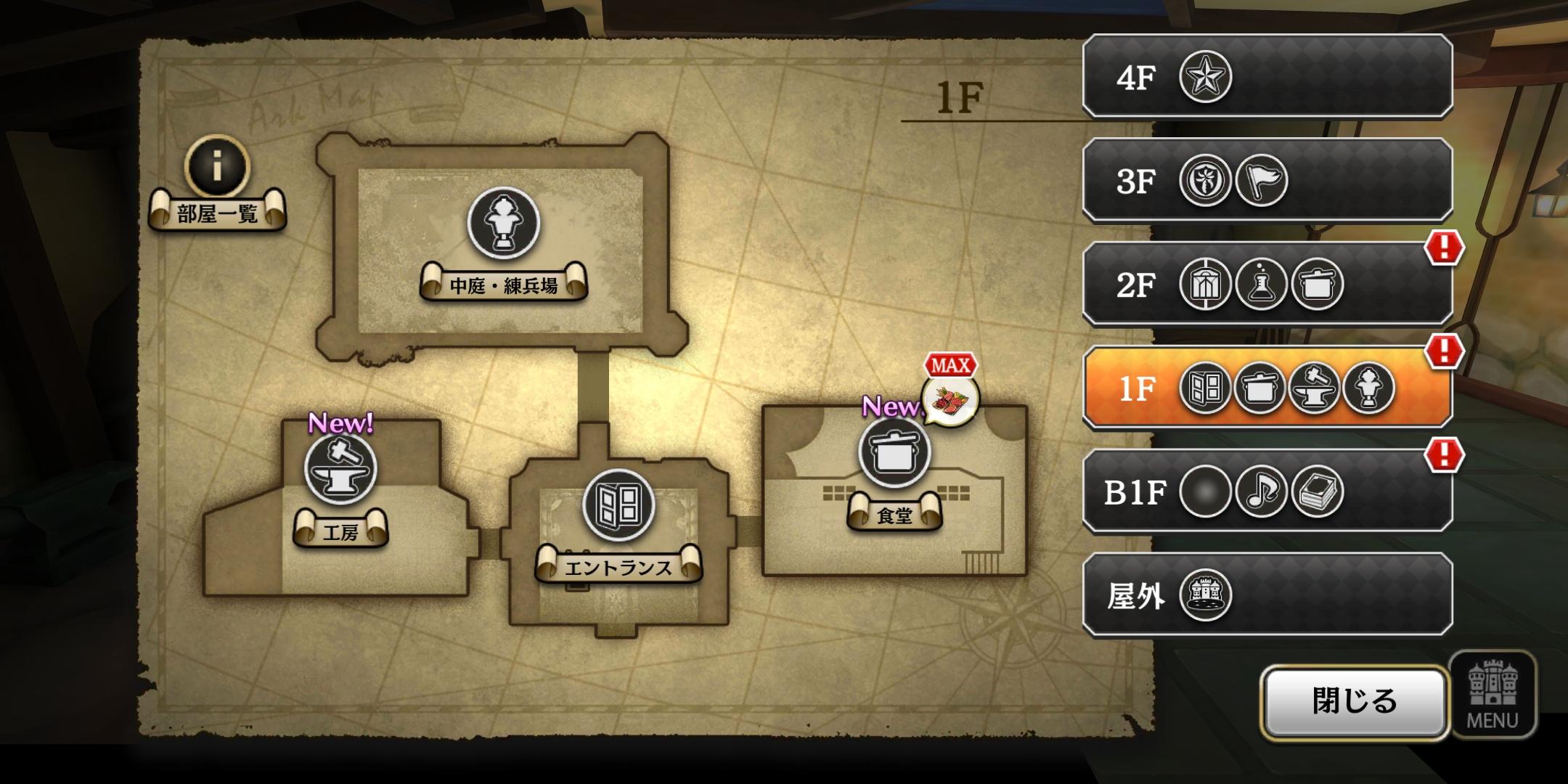Switch to the 4F floor tab
Image resolution: width=1568 pixels, height=784 pixels.
pos(1267,77)
